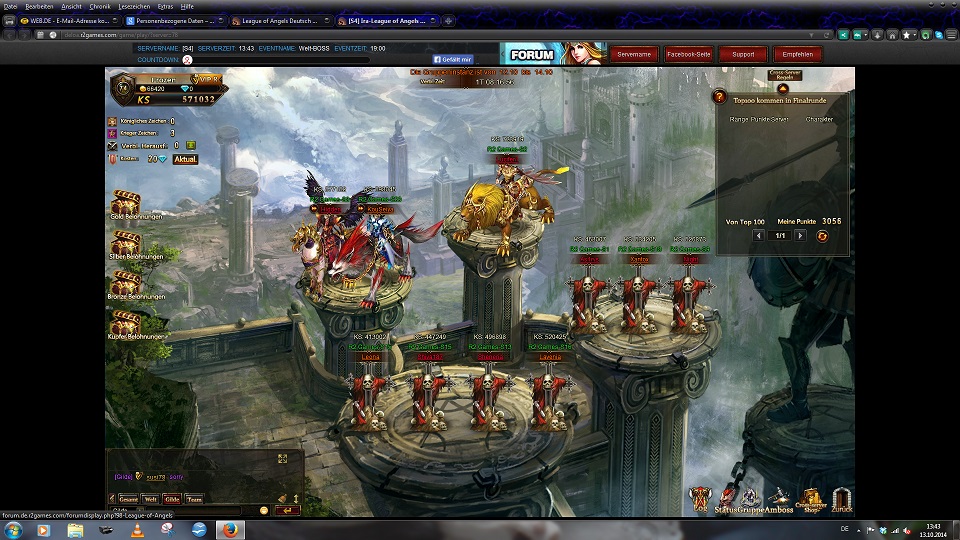The height and width of the screenshot is (540, 960).
Task: Open the Silber Belohnungen chest
Action: (x=126, y=244)
